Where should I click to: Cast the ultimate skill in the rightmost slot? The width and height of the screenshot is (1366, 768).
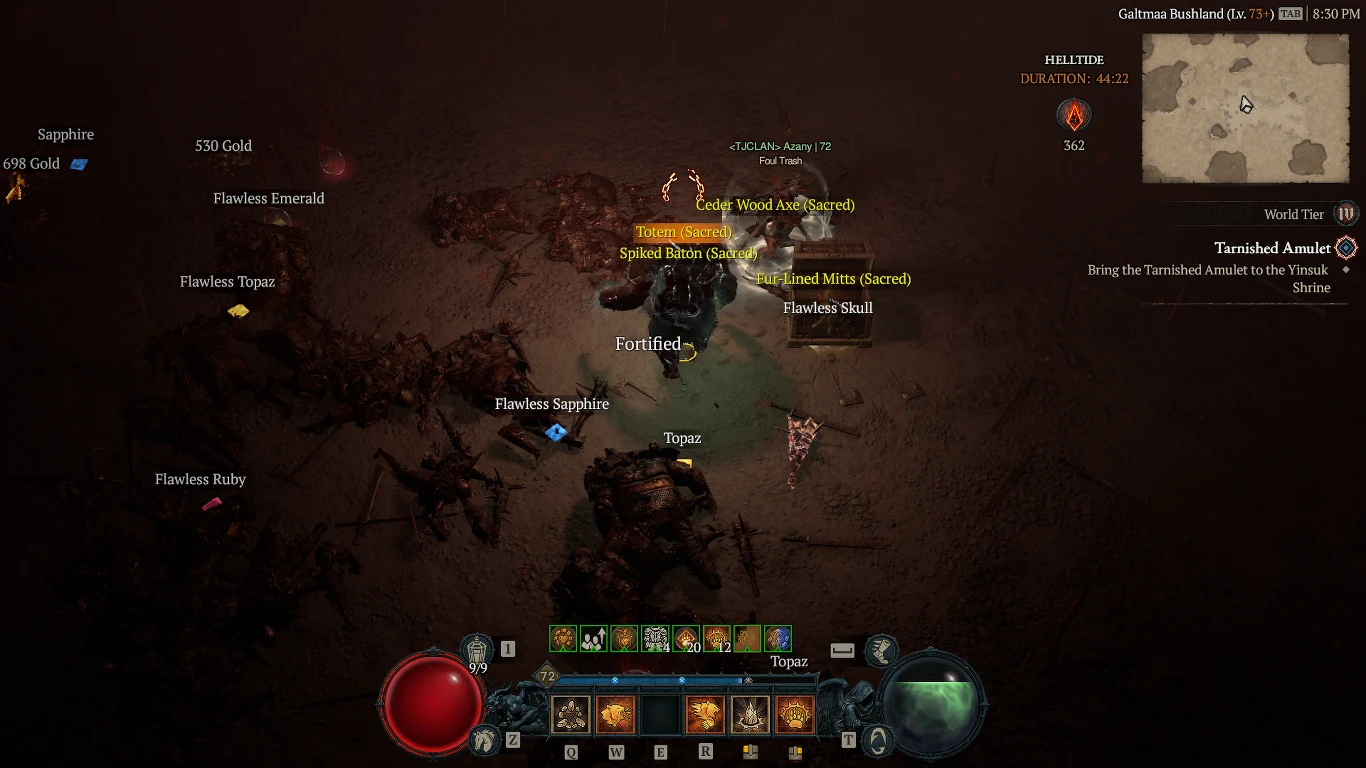pyautogui.click(x=795, y=713)
